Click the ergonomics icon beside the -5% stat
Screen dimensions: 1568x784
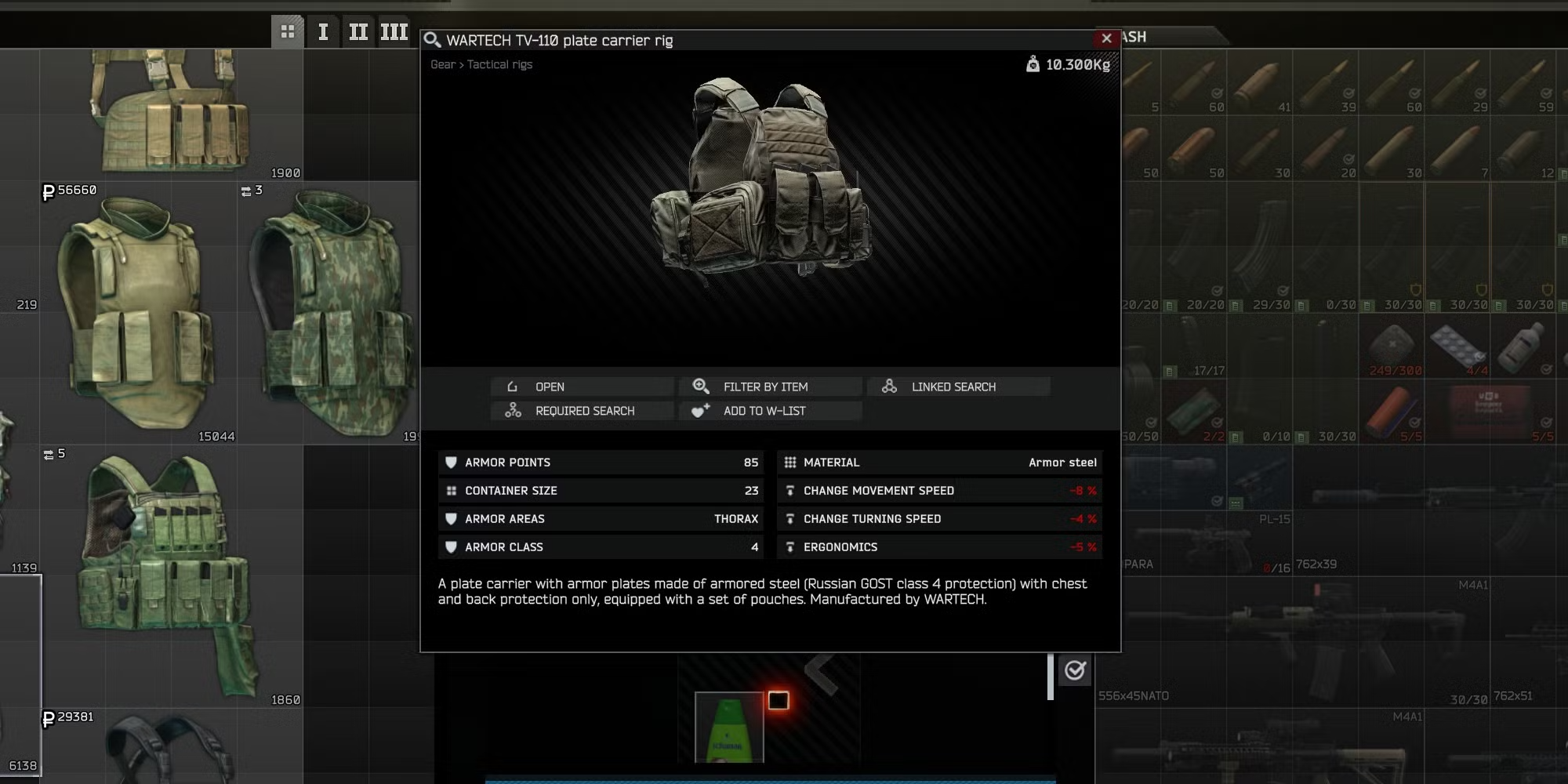click(790, 546)
